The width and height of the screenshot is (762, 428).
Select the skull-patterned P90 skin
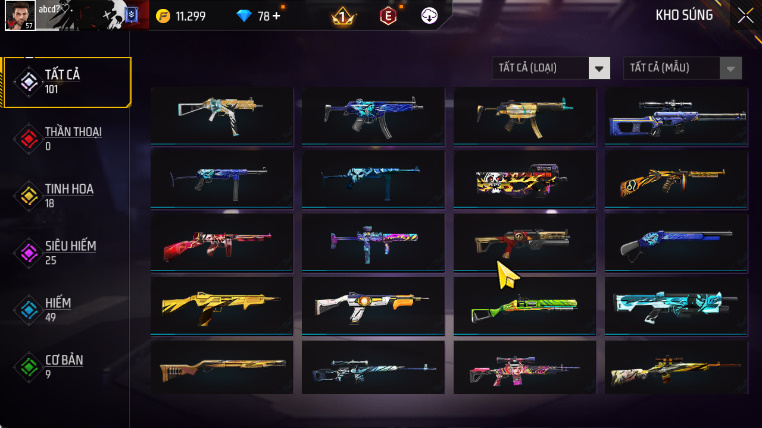(524, 180)
